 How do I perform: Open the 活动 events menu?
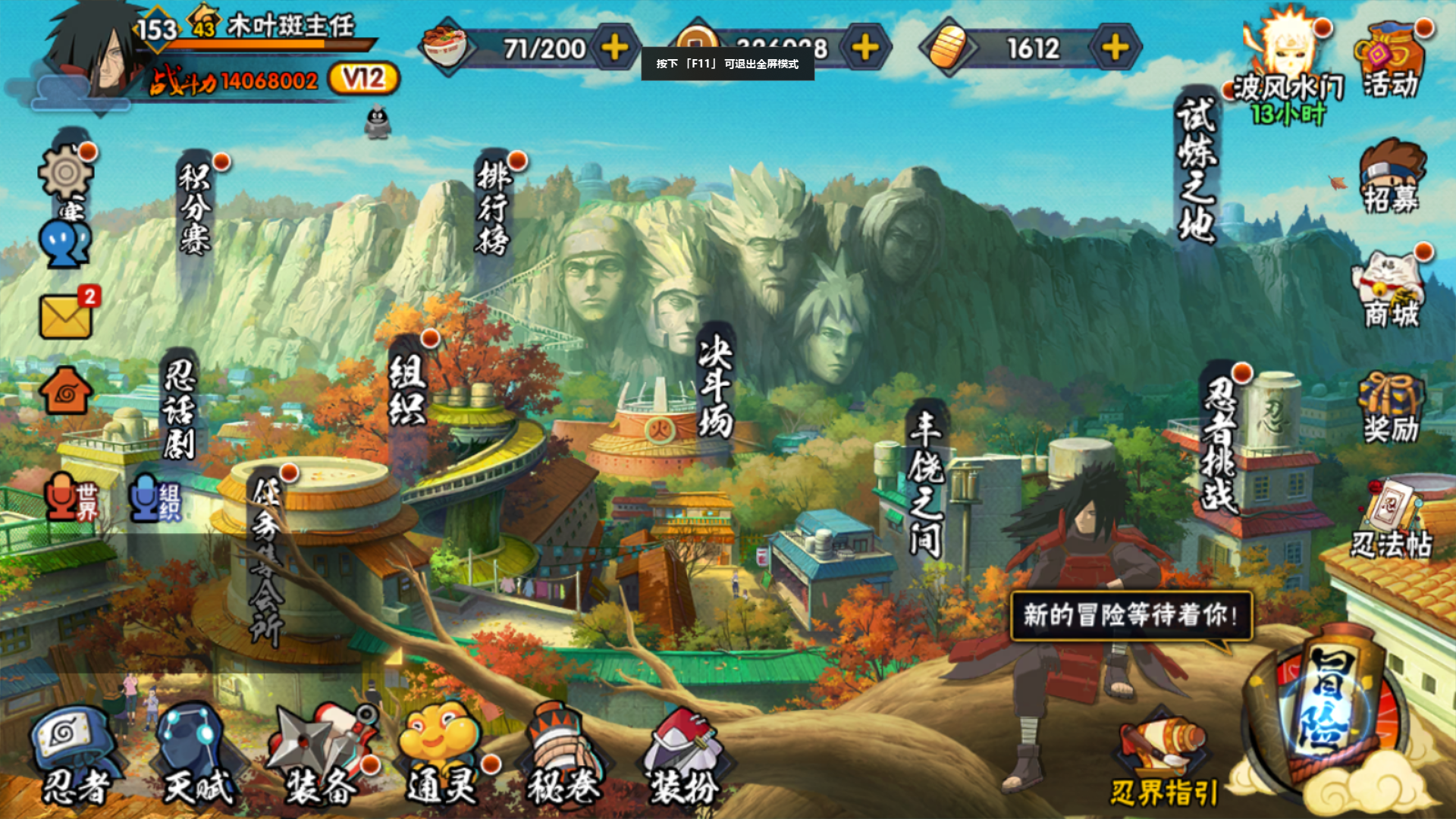pos(1391,61)
